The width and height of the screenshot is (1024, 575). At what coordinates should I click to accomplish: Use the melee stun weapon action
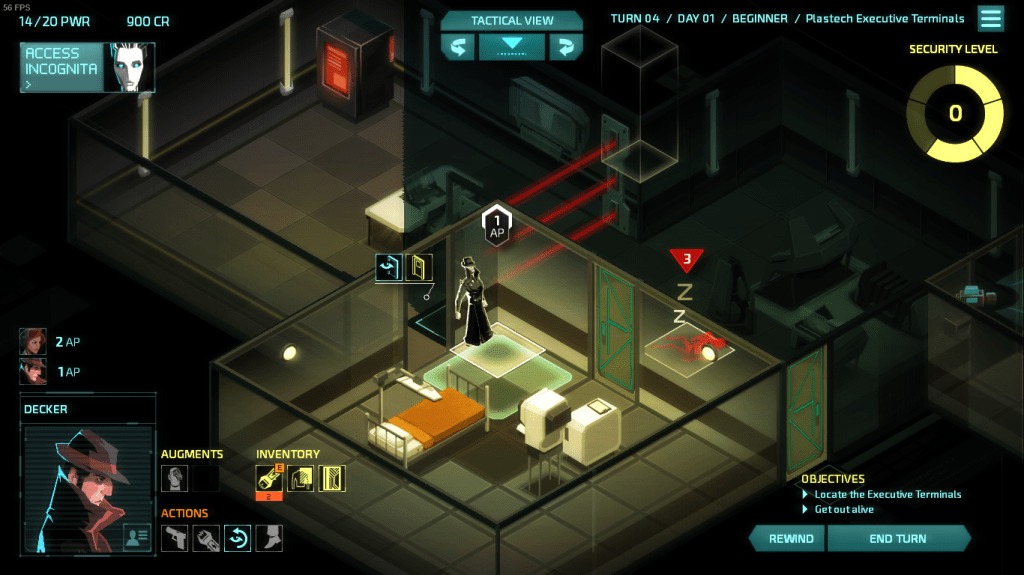206,538
